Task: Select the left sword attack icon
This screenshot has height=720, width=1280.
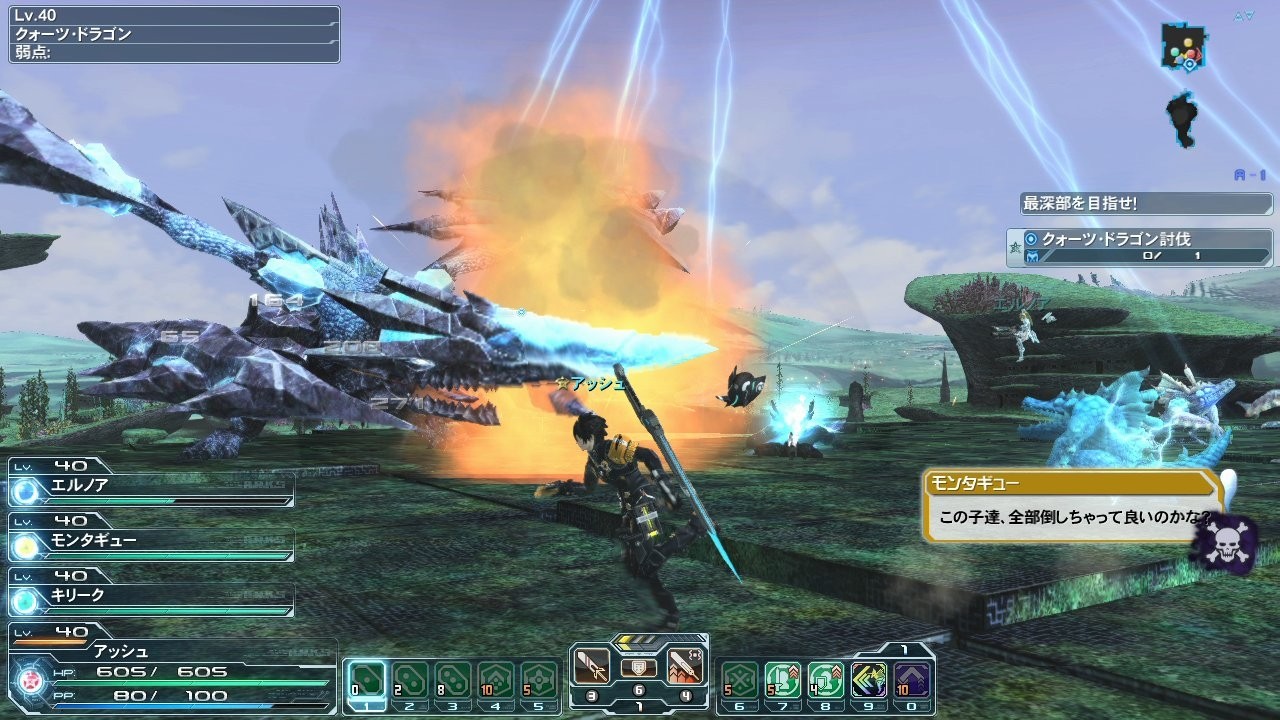Action: 592,665
